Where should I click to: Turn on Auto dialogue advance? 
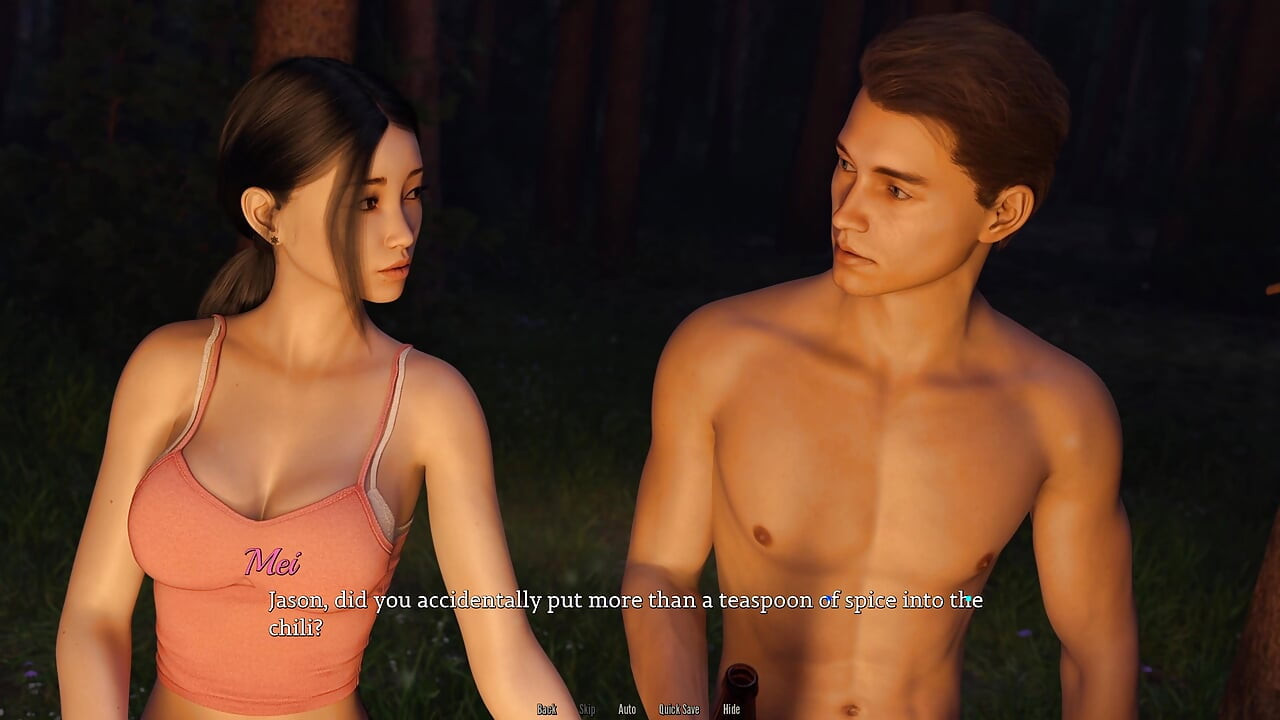point(627,709)
